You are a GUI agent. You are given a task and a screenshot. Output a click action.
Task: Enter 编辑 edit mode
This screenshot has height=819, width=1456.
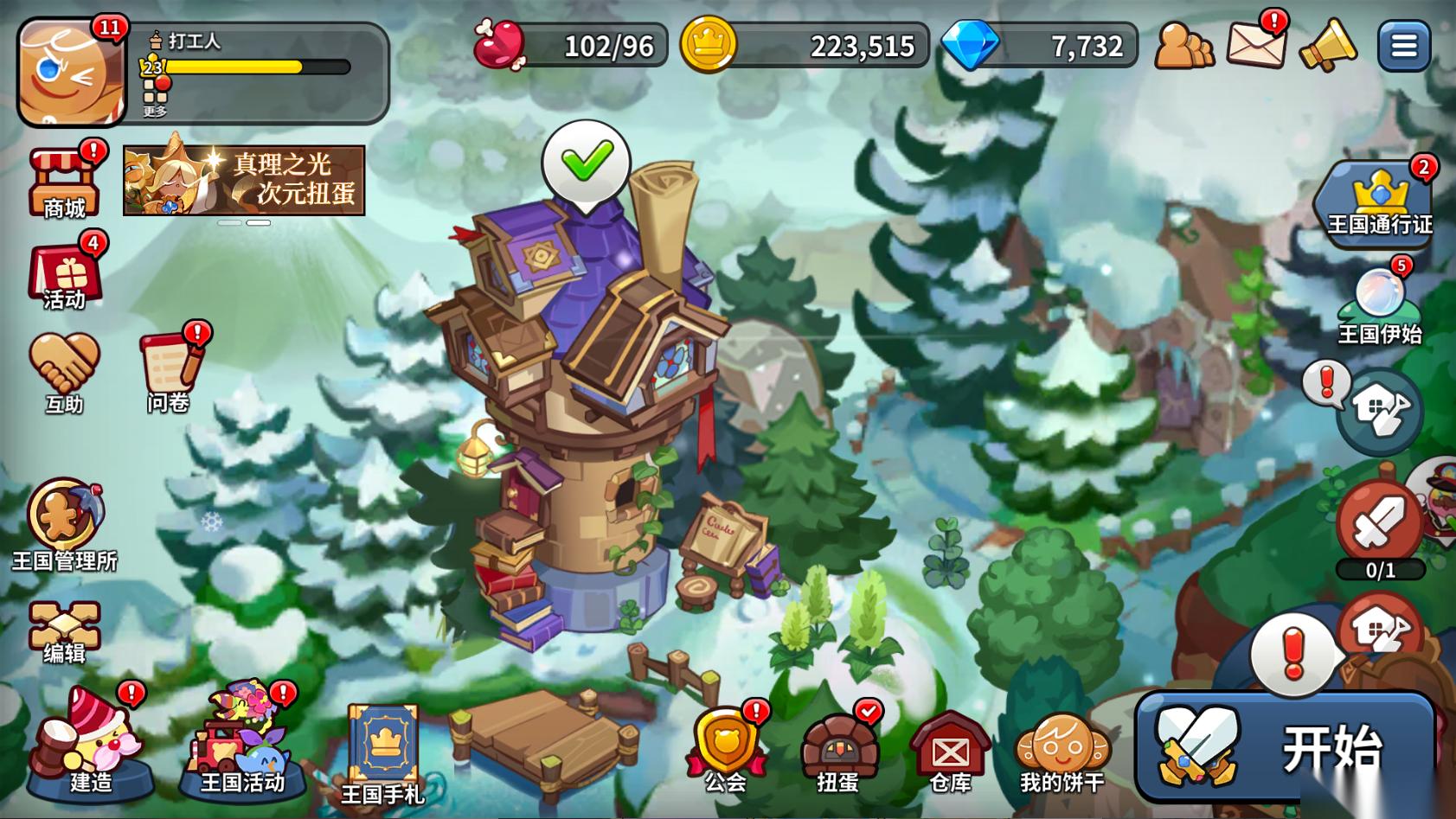(x=64, y=631)
